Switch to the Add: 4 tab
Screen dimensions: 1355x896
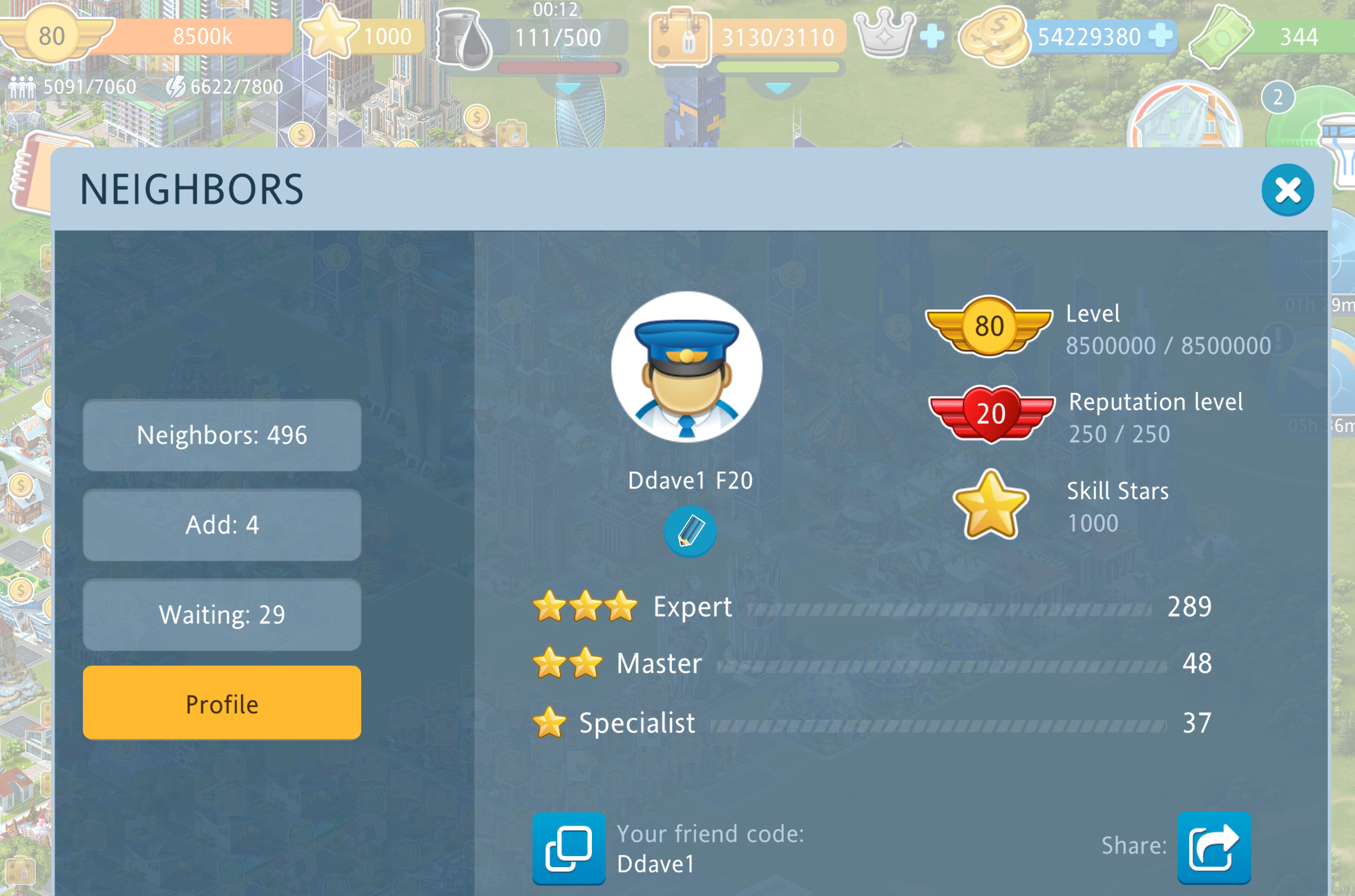click(222, 525)
